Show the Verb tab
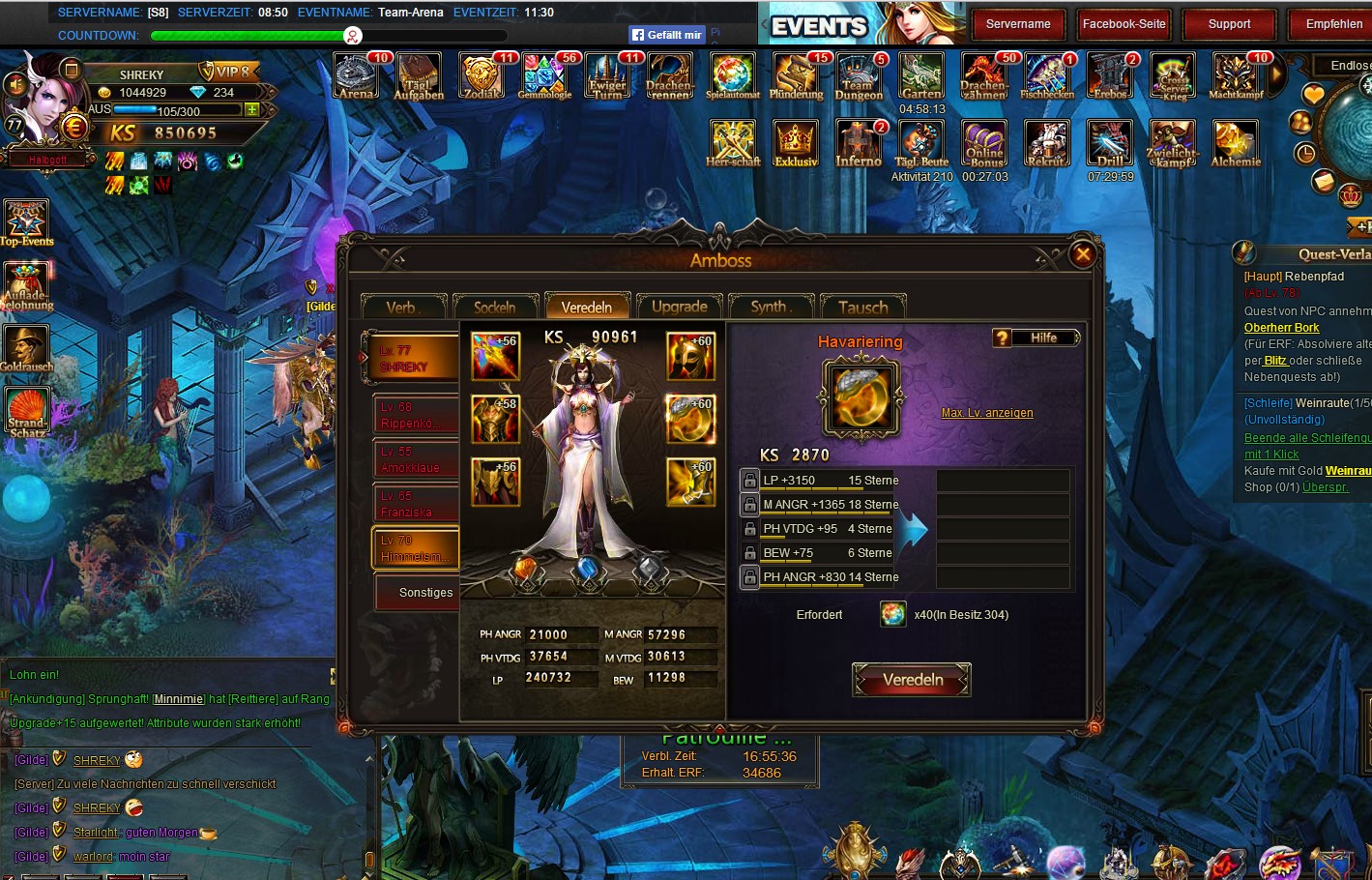Image resolution: width=1372 pixels, height=880 pixels. pos(402,307)
